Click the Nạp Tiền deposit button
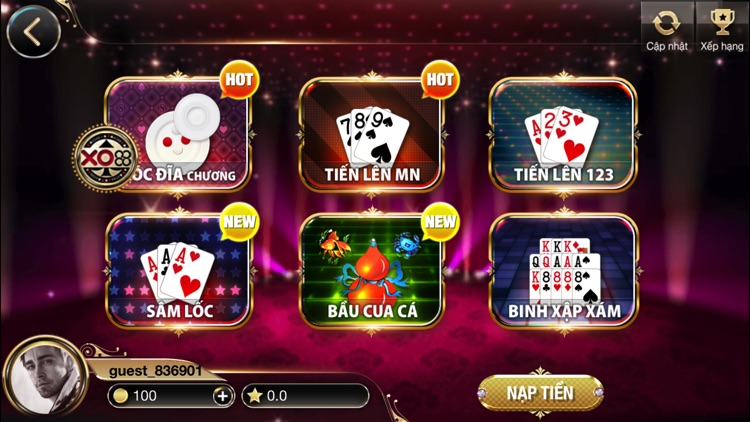 click(540, 393)
